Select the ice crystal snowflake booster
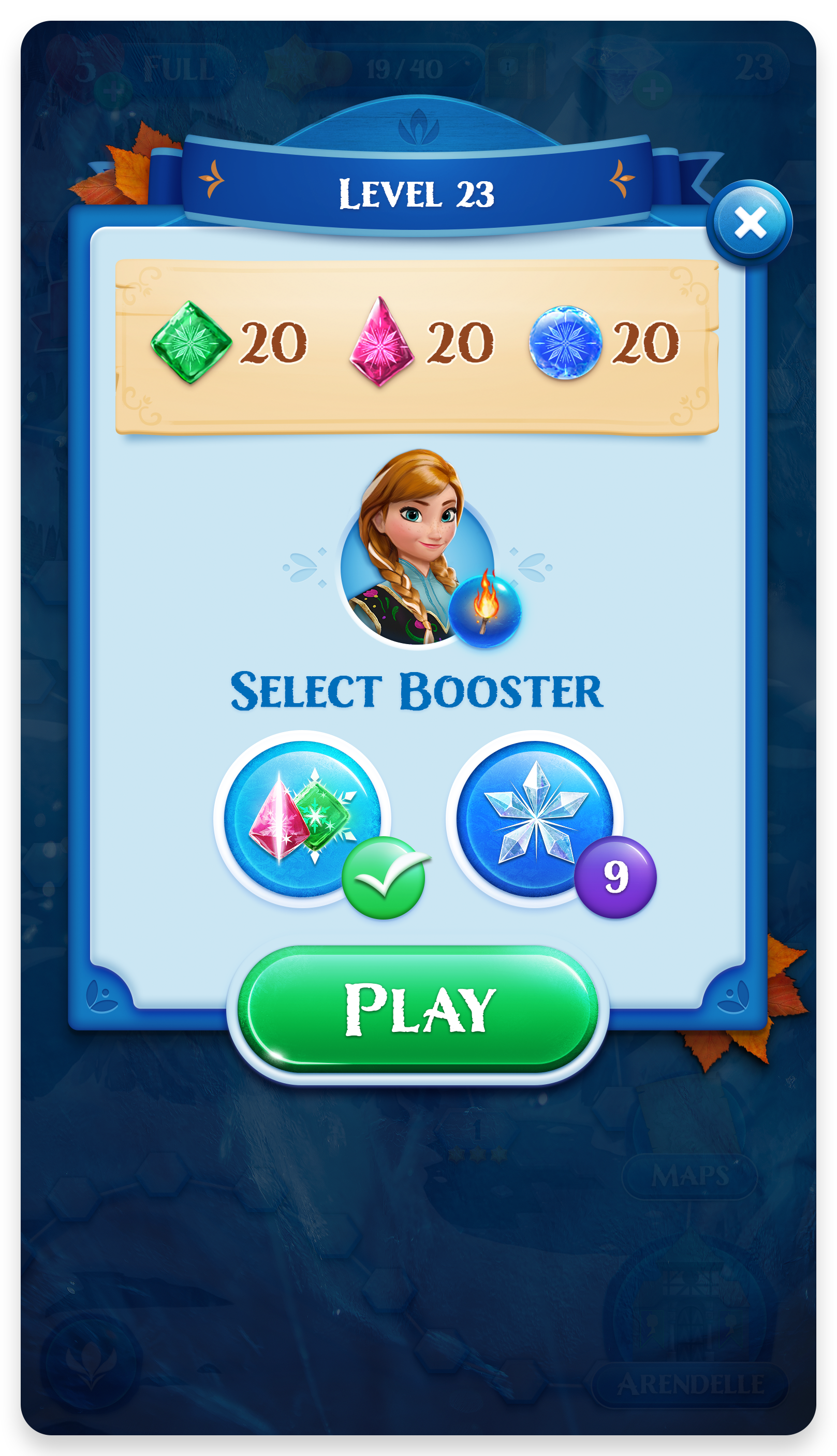Image resolution: width=837 pixels, height=1456 pixels. tap(535, 819)
